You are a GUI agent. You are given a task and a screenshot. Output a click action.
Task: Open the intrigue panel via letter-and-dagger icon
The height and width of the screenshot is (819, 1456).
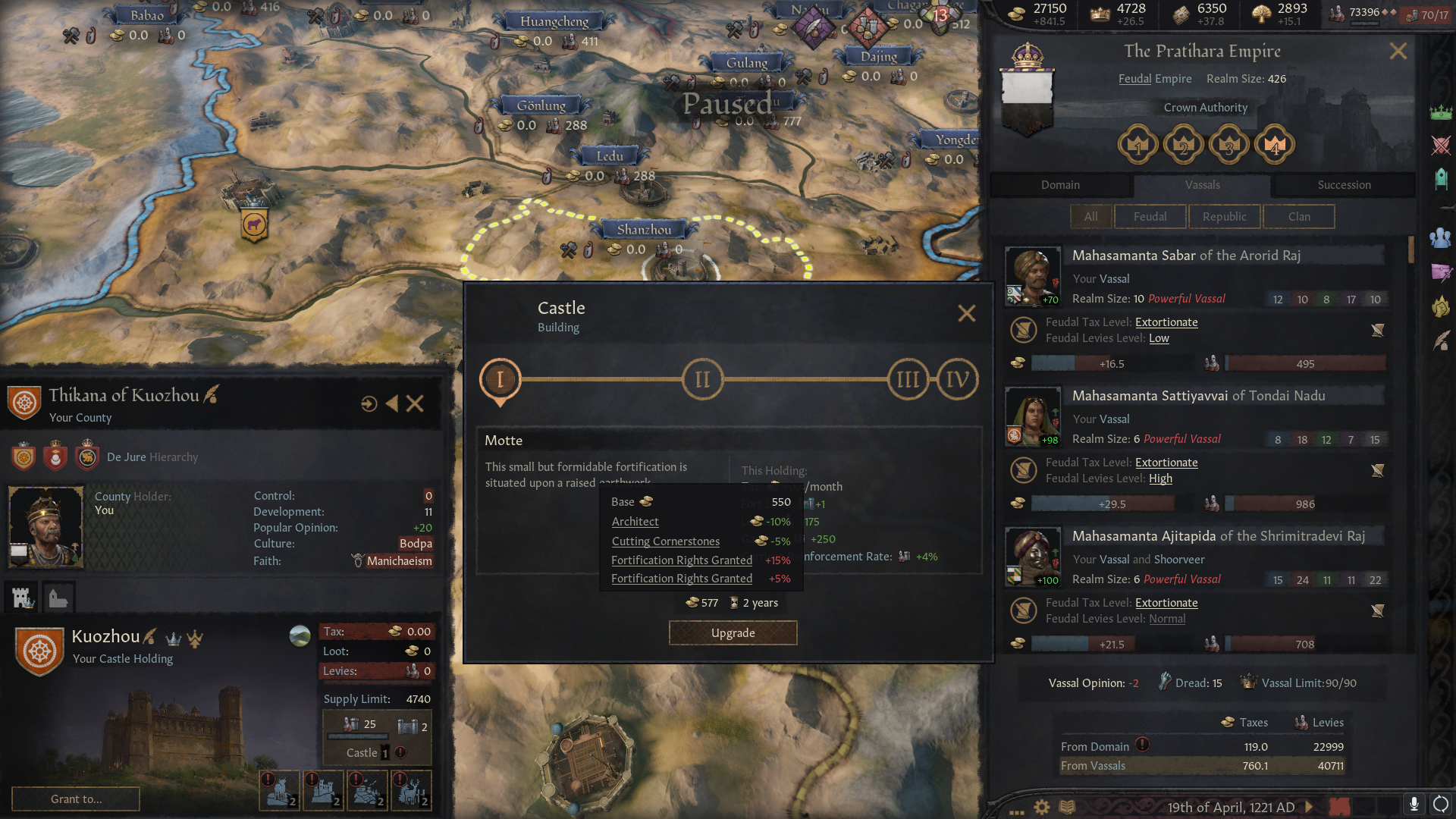coord(1442,273)
